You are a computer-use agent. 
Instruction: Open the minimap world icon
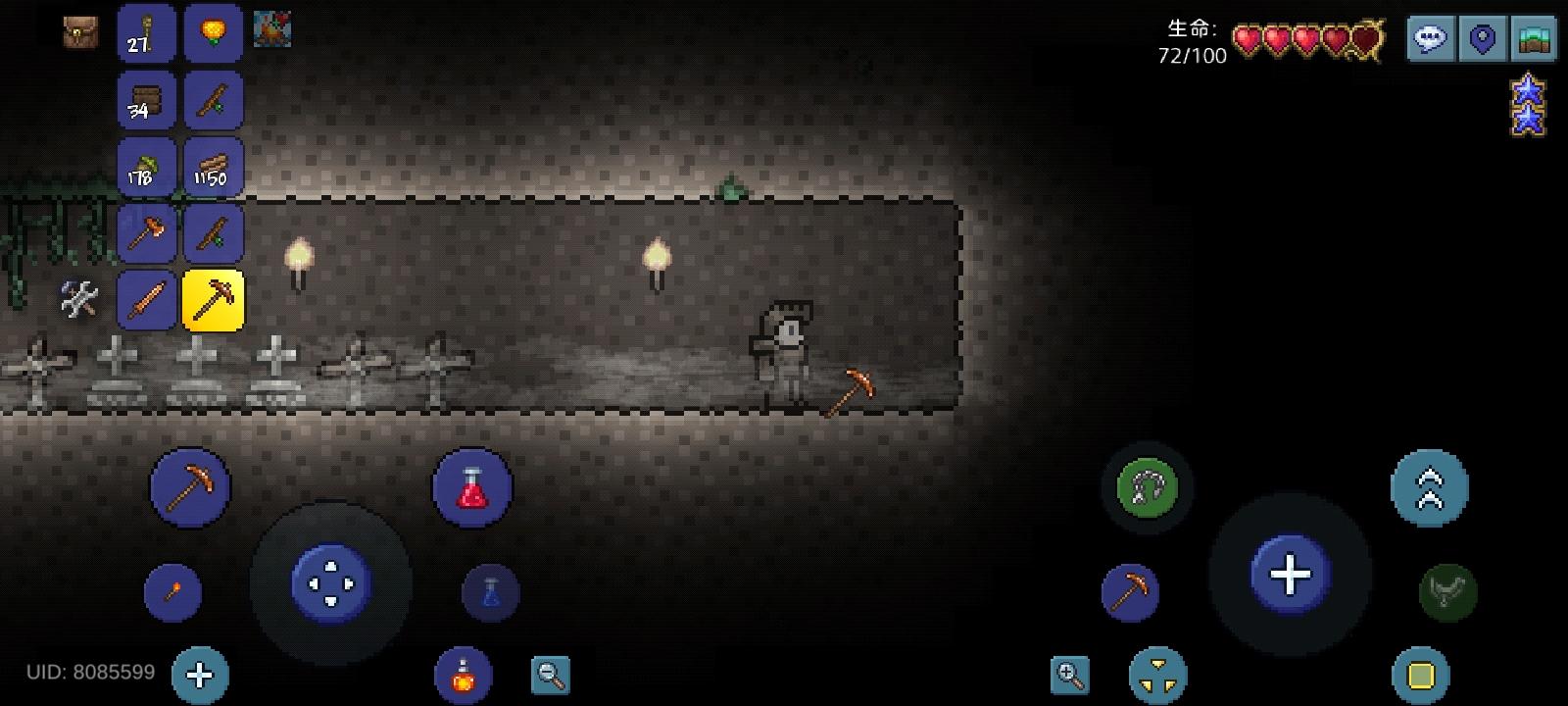(1534, 39)
